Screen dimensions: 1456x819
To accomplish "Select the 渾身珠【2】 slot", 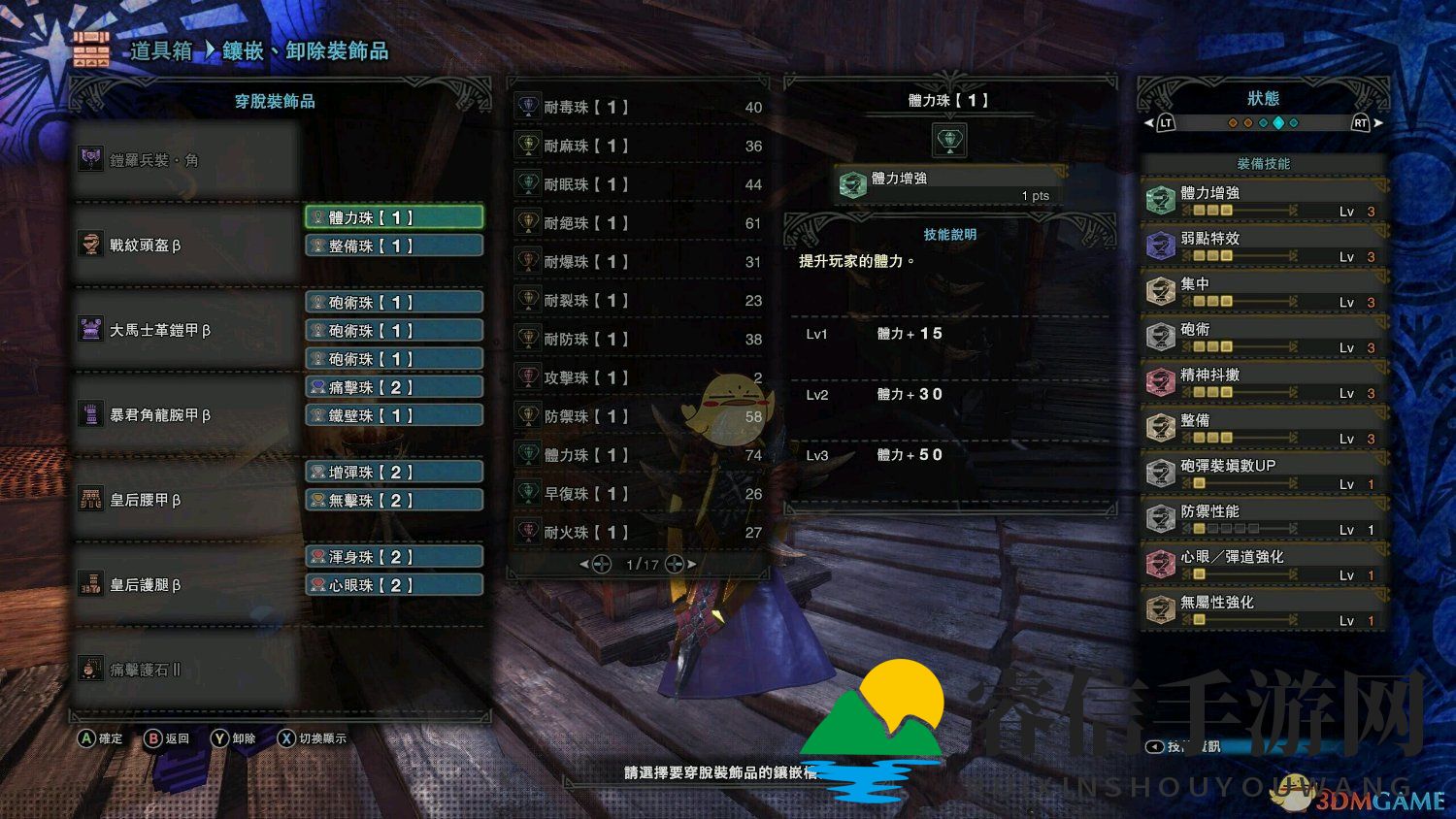I will [394, 557].
